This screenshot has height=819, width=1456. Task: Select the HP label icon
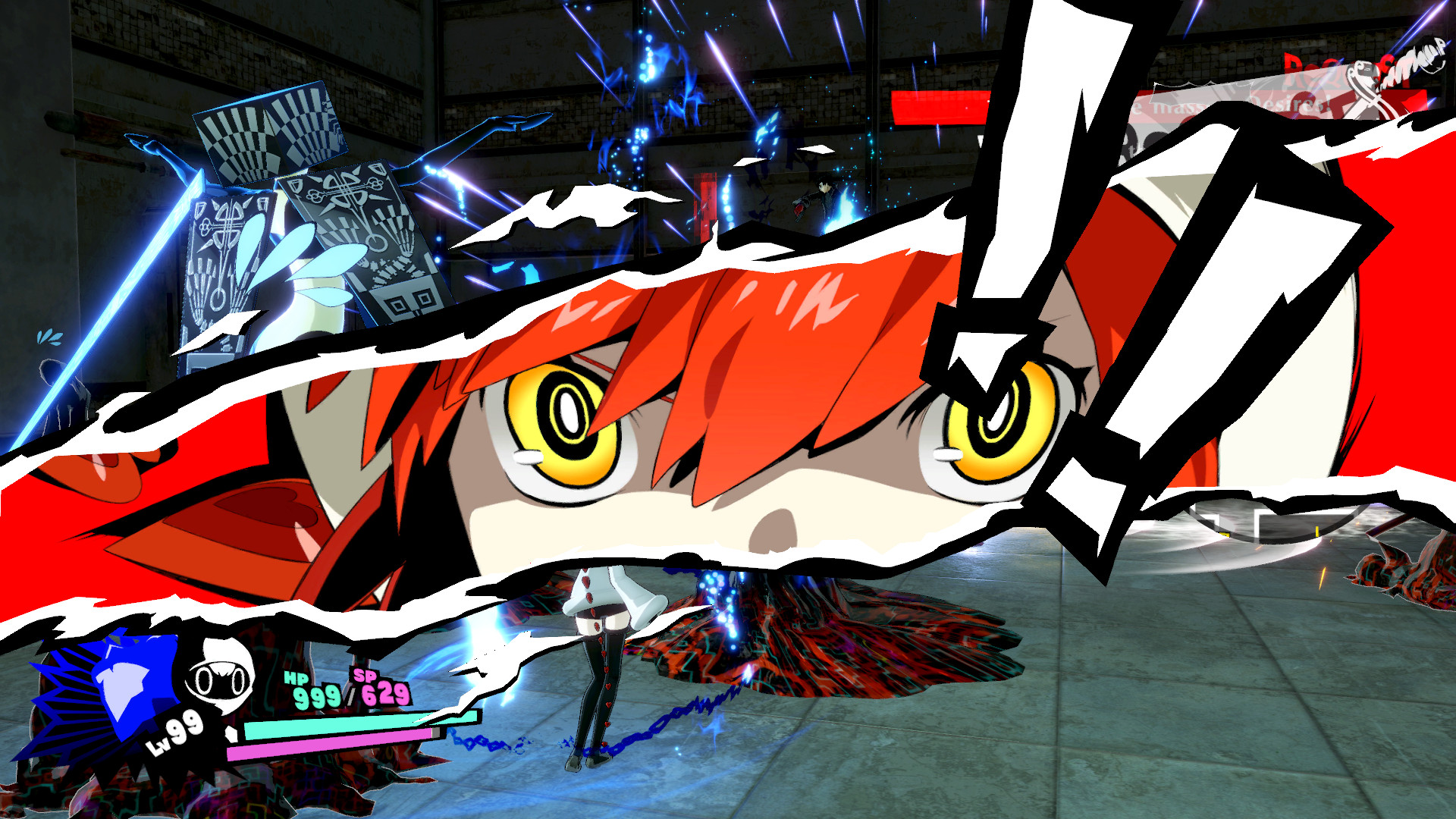tap(296, 679)
